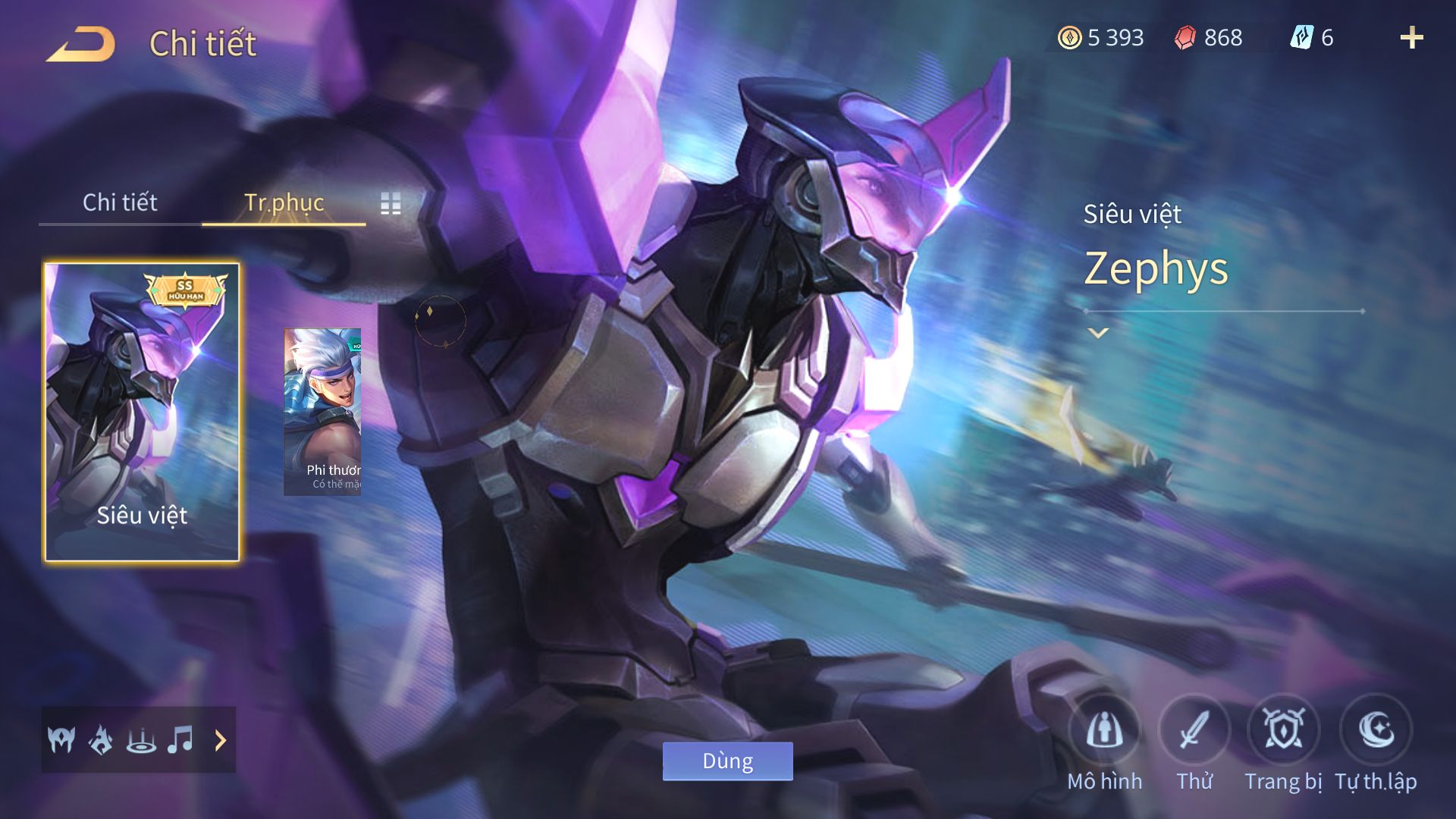Image resolution: width=1456 pixels, height=819 pixels.
Task: Select the flame effect icon
Action: [x=101, y=739]
